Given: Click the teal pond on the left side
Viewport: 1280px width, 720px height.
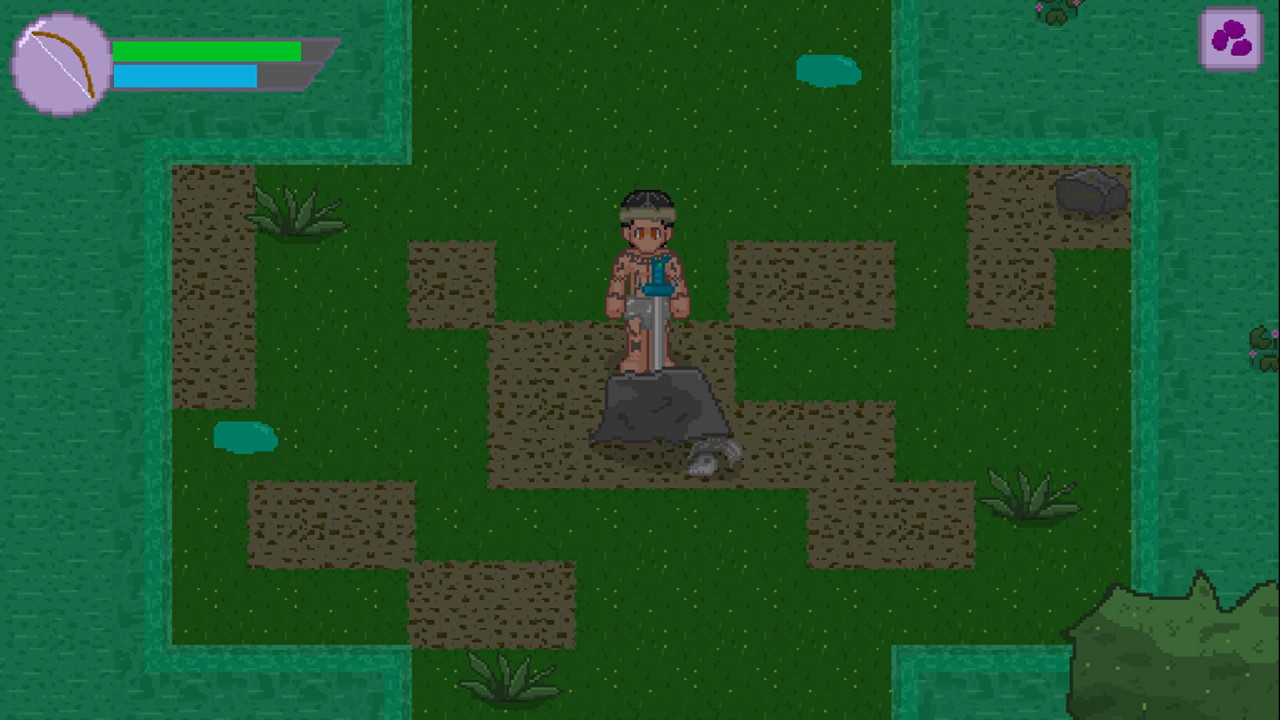Looking at the screenshot, I should (246, 438).
